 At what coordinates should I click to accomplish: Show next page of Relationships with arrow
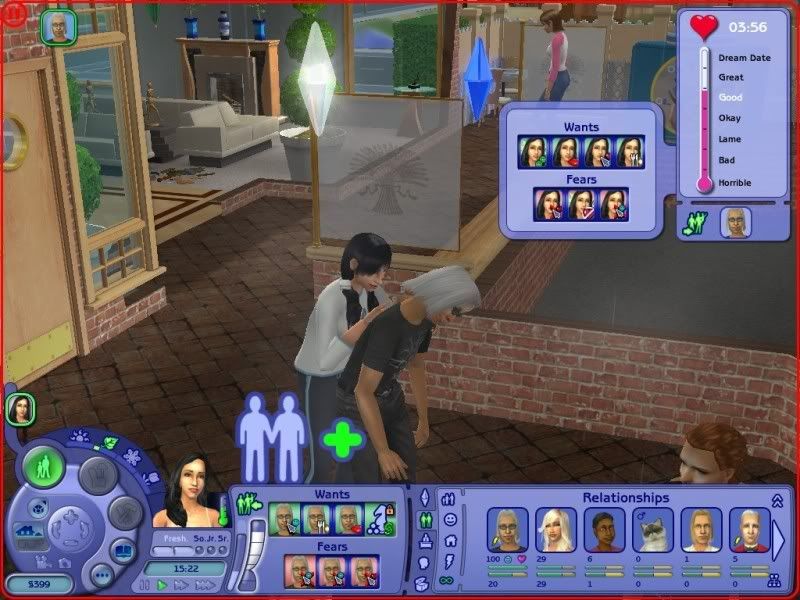click(779, 539)
